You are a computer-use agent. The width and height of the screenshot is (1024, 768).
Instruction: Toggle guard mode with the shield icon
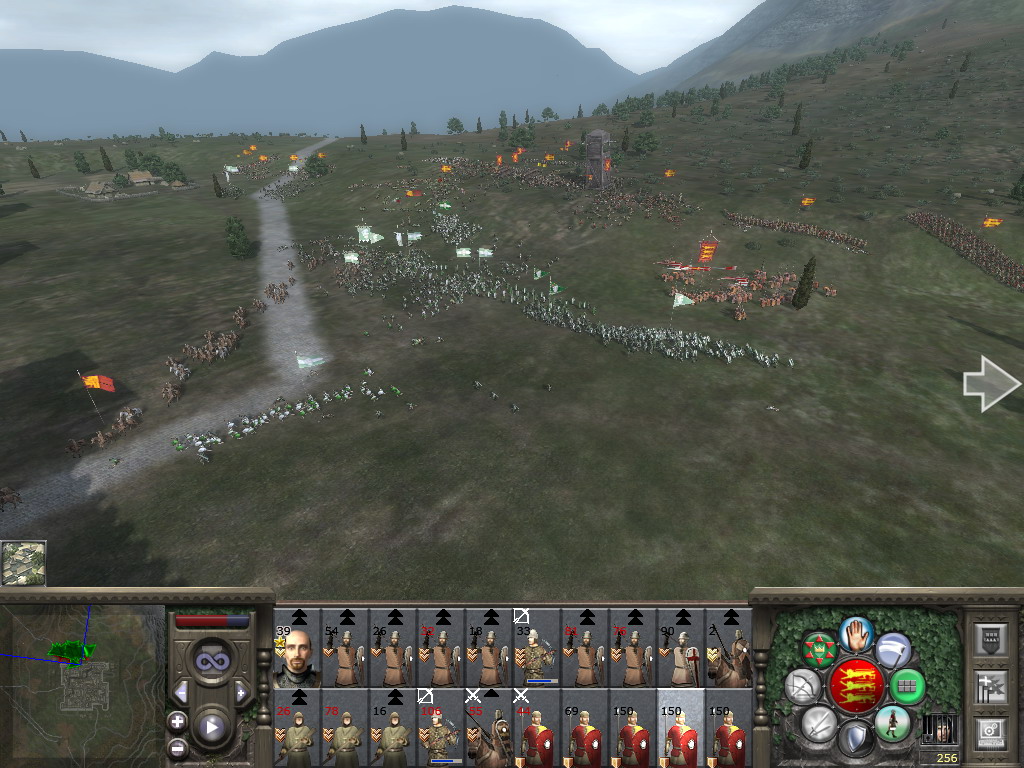[x=855, y=739]
